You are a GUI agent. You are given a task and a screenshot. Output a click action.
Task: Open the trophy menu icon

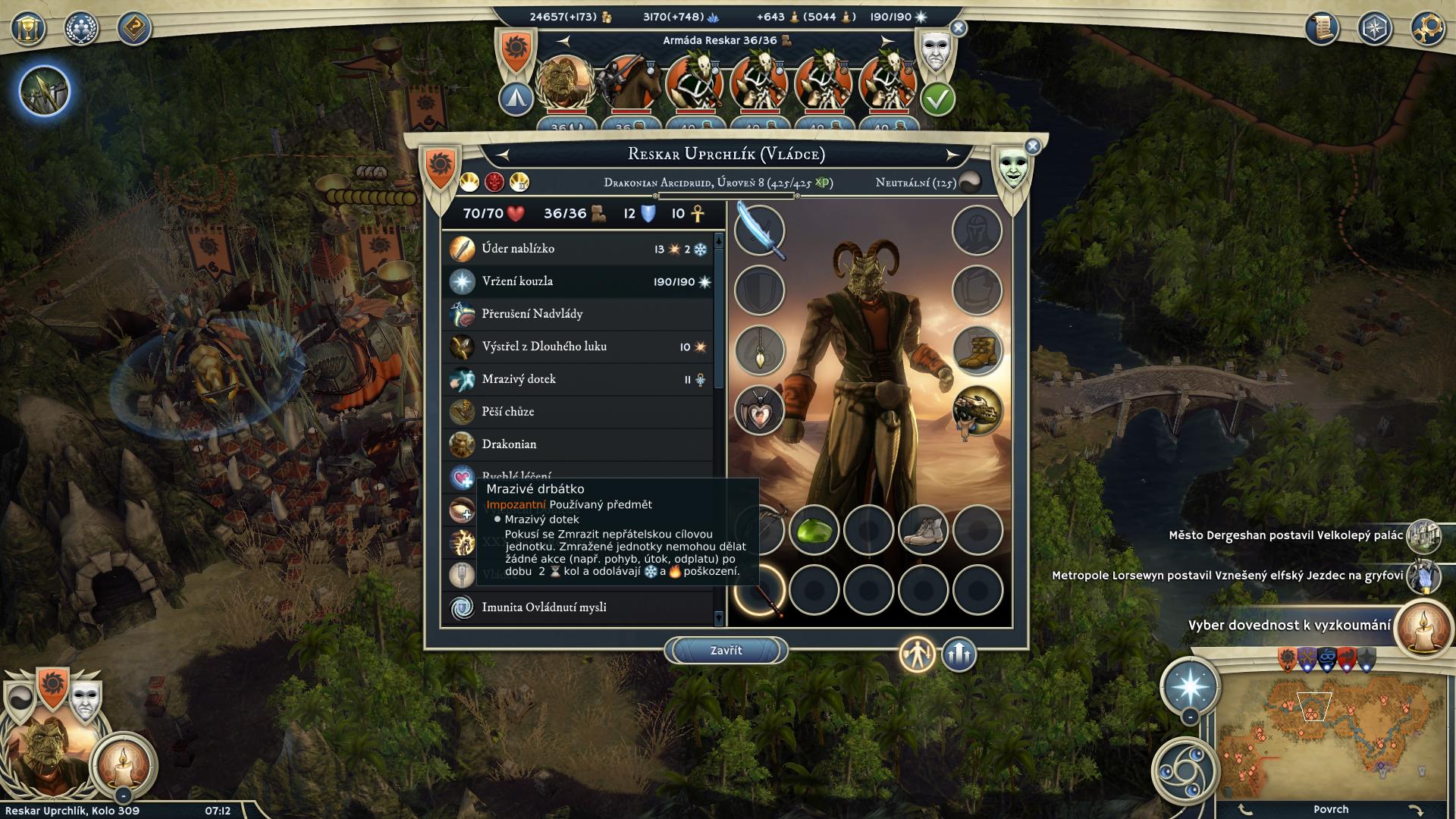[28, 30]
